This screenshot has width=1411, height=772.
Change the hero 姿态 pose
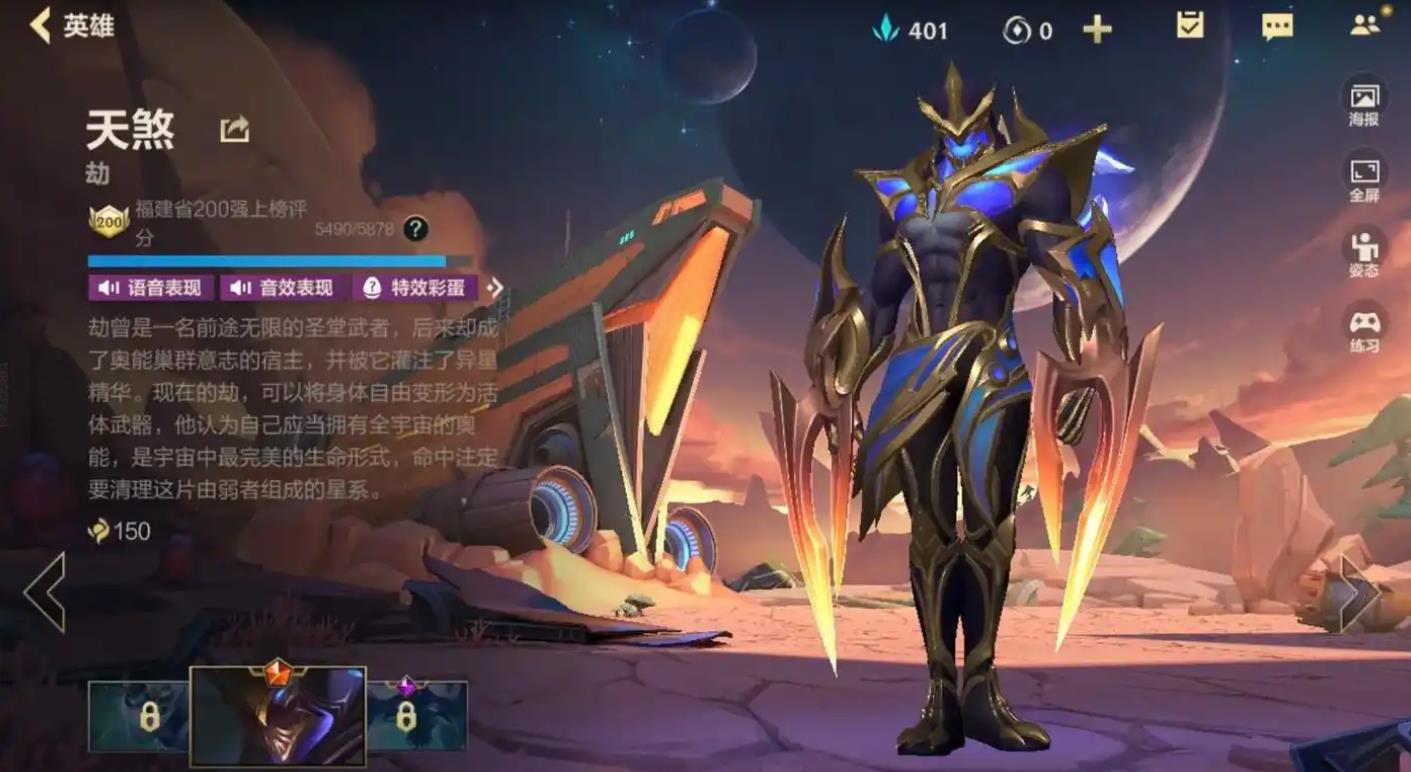click(x=1364, y=254)
